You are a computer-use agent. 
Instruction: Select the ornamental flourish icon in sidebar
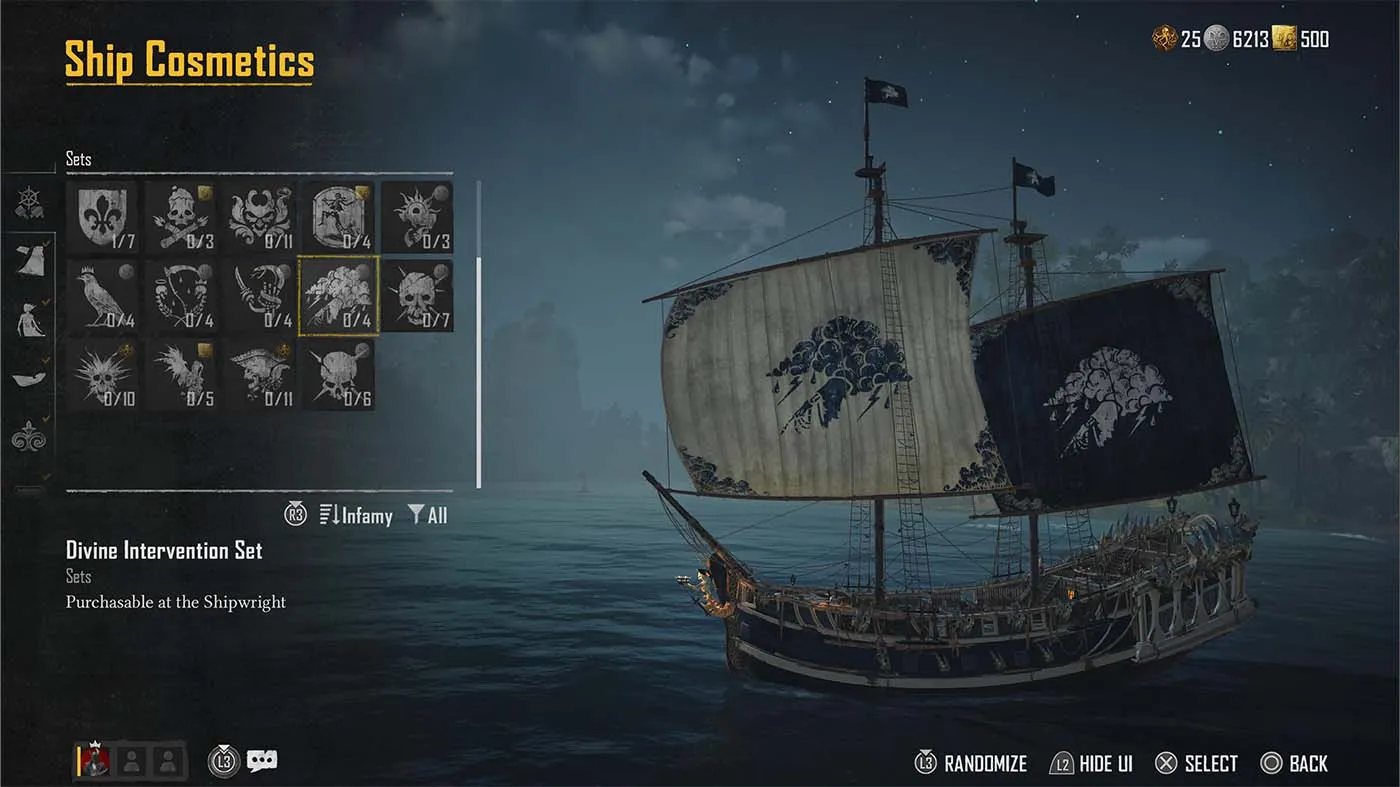tap(30, 435)
